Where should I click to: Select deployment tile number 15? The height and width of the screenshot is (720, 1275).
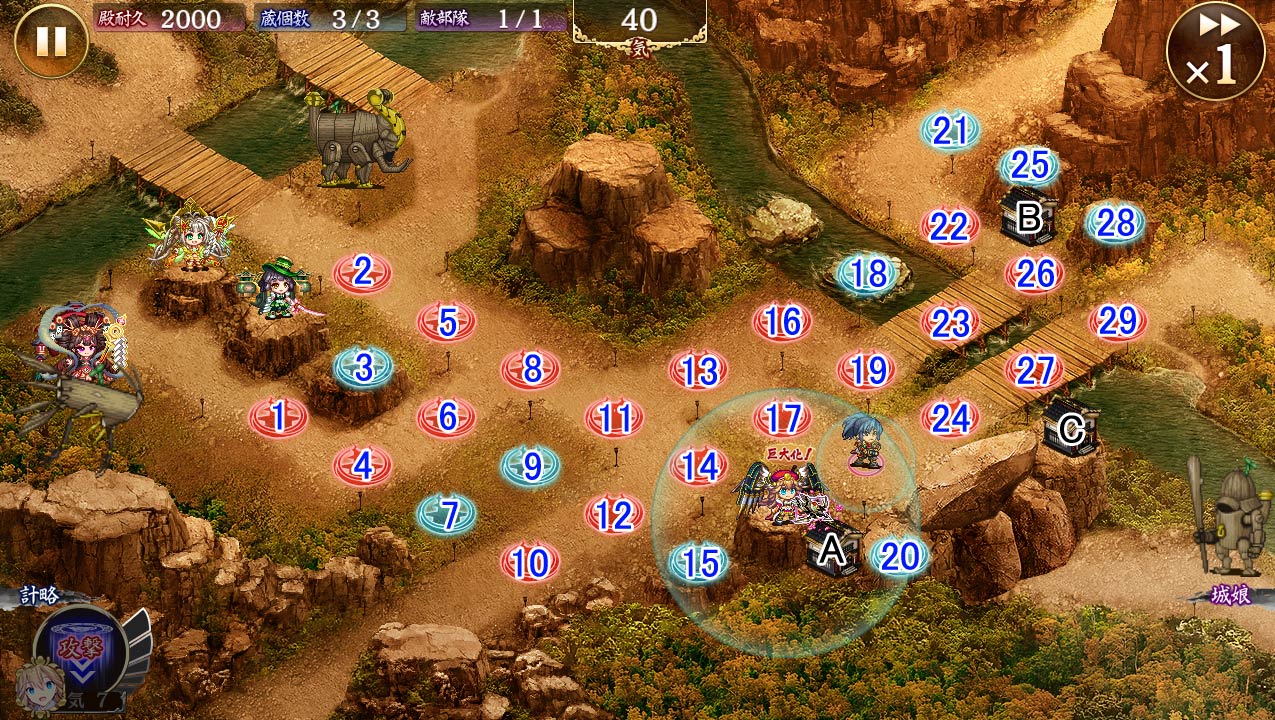click(699, 563)
